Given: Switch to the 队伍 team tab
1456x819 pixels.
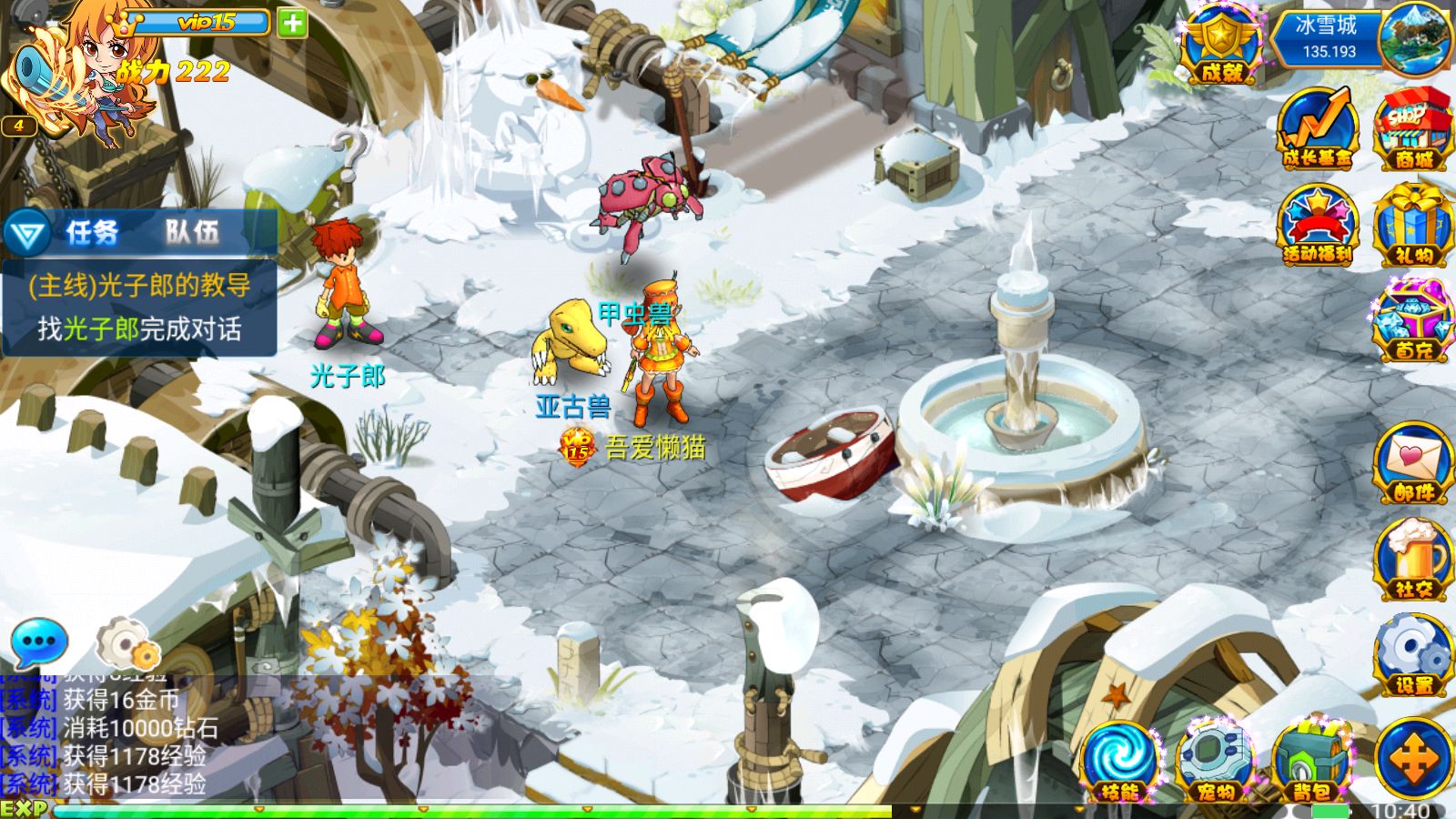Looking at the screenshot, I should coord(192,233).
